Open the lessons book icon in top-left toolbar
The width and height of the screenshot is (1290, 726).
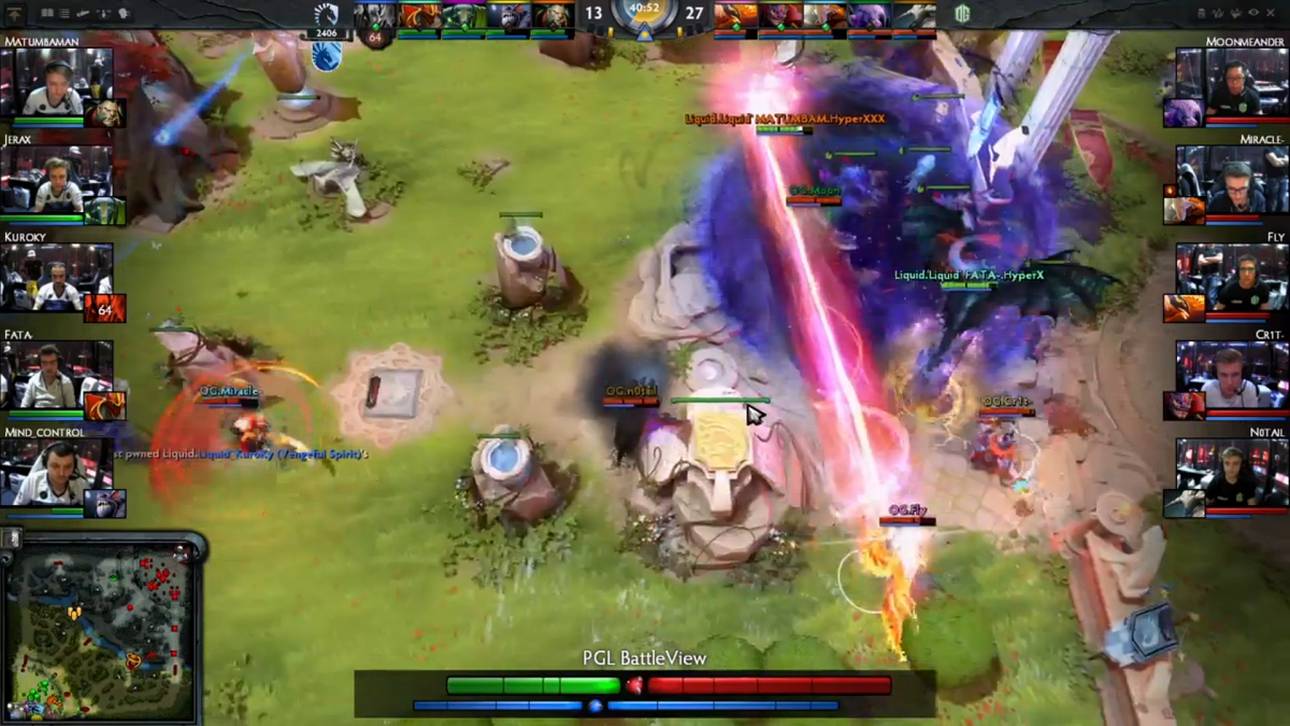(46, 14)
